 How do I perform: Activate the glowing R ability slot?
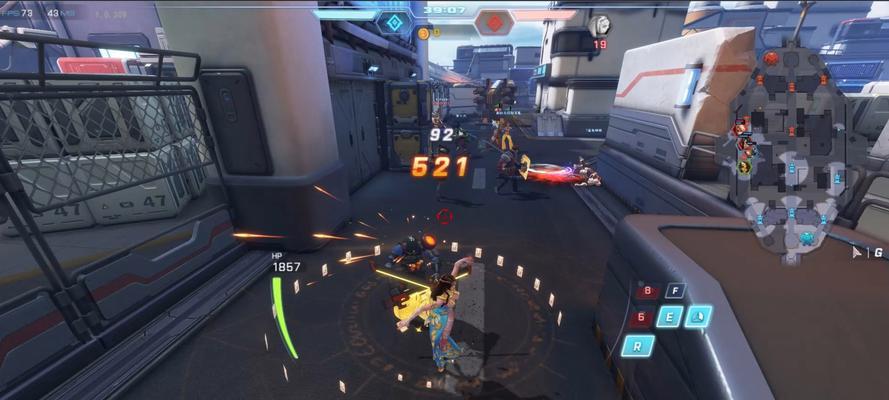point(637,346)
